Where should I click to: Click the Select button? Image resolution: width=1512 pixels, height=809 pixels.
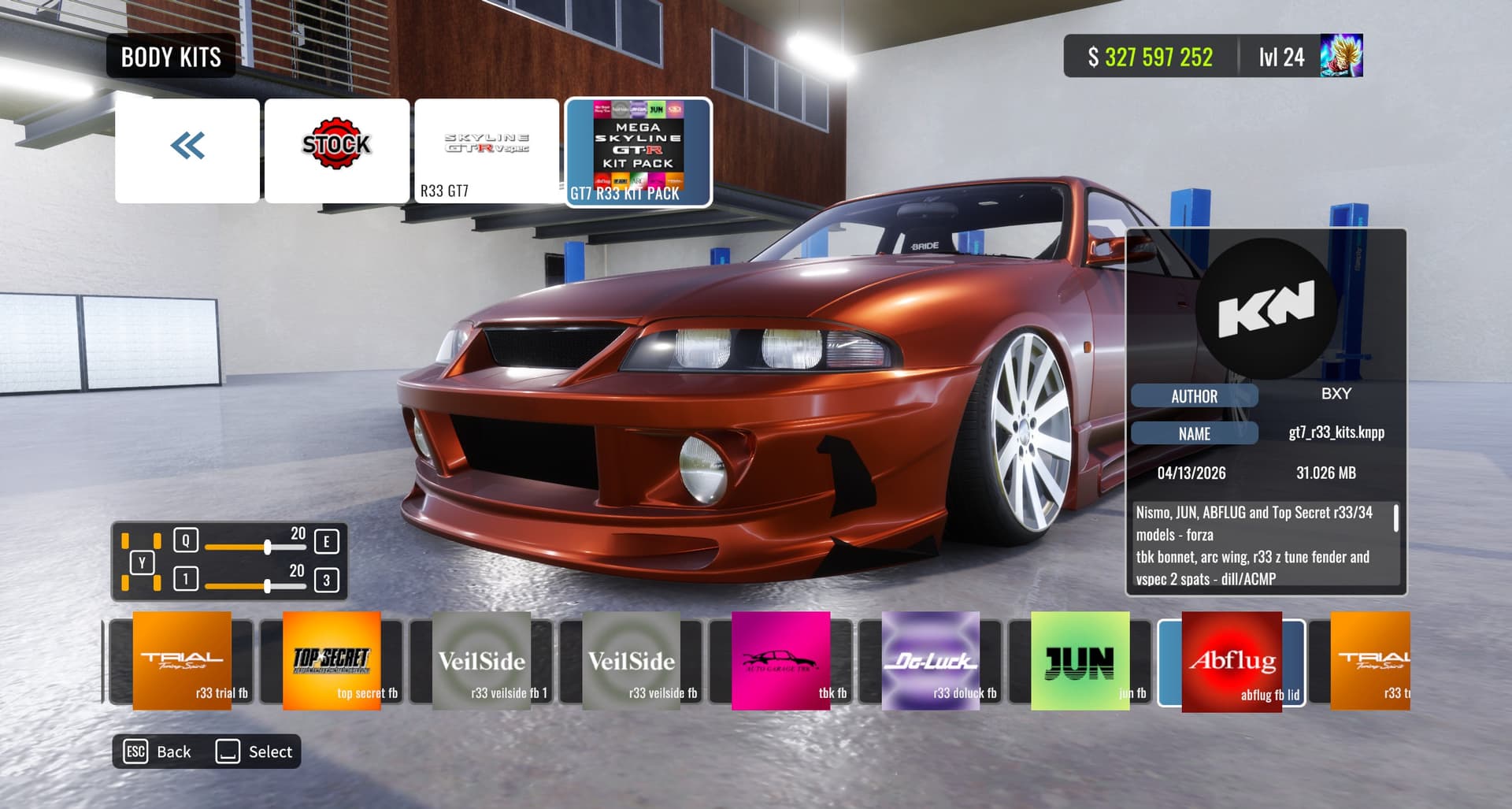click(254, 751)
